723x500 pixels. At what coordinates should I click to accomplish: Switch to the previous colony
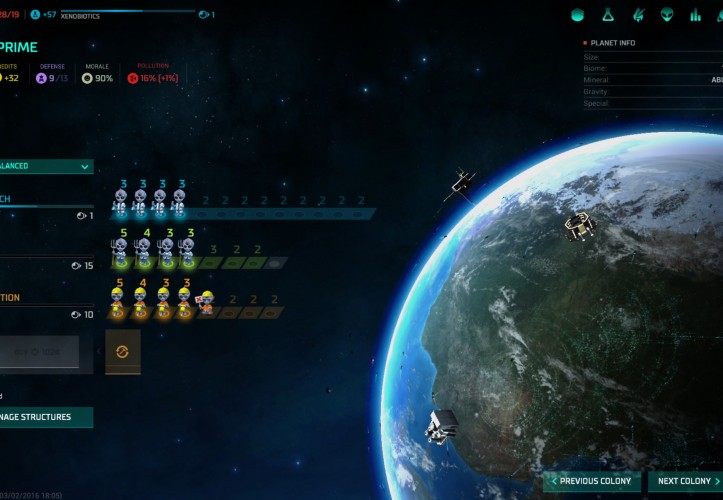coord(594,481)
